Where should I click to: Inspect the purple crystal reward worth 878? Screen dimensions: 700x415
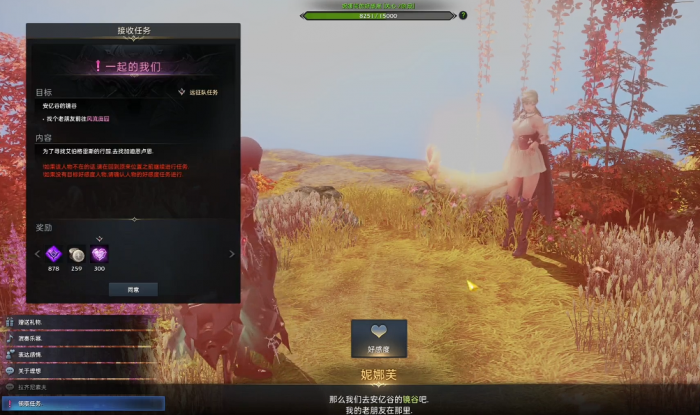click(54, 254)
